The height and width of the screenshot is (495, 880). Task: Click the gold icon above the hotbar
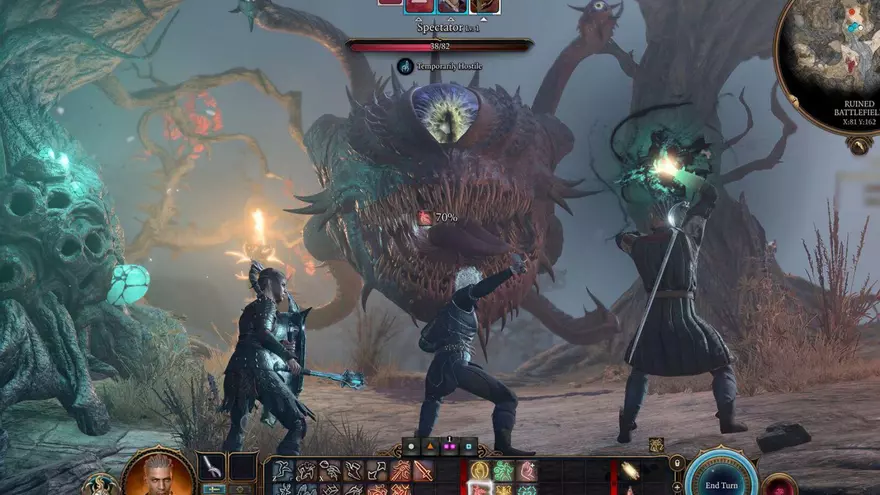click(x=656, y=446)
